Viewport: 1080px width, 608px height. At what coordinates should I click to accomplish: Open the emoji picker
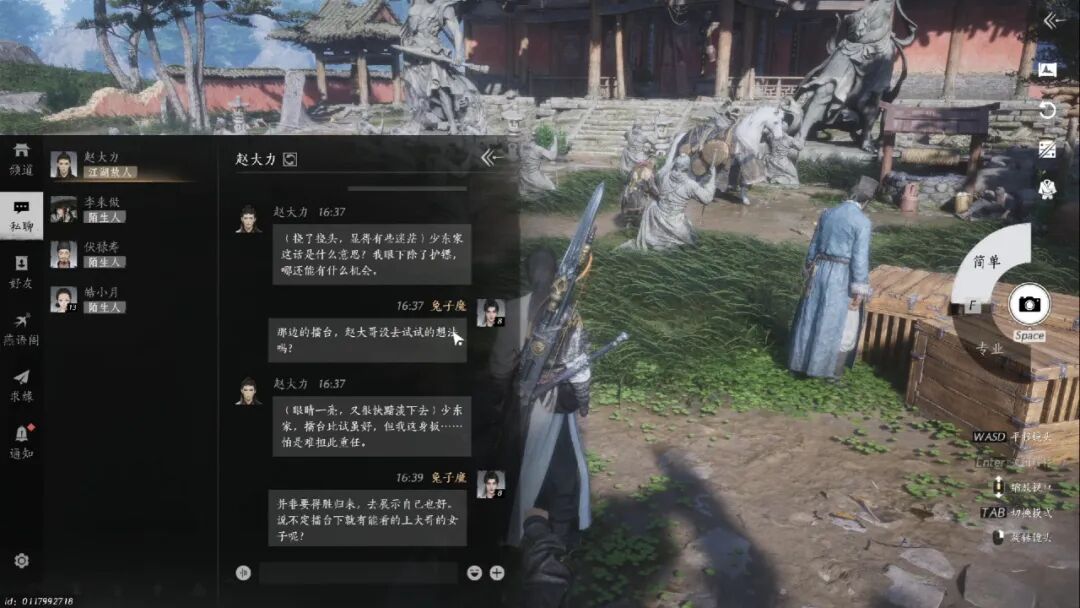tap(474, 573)
